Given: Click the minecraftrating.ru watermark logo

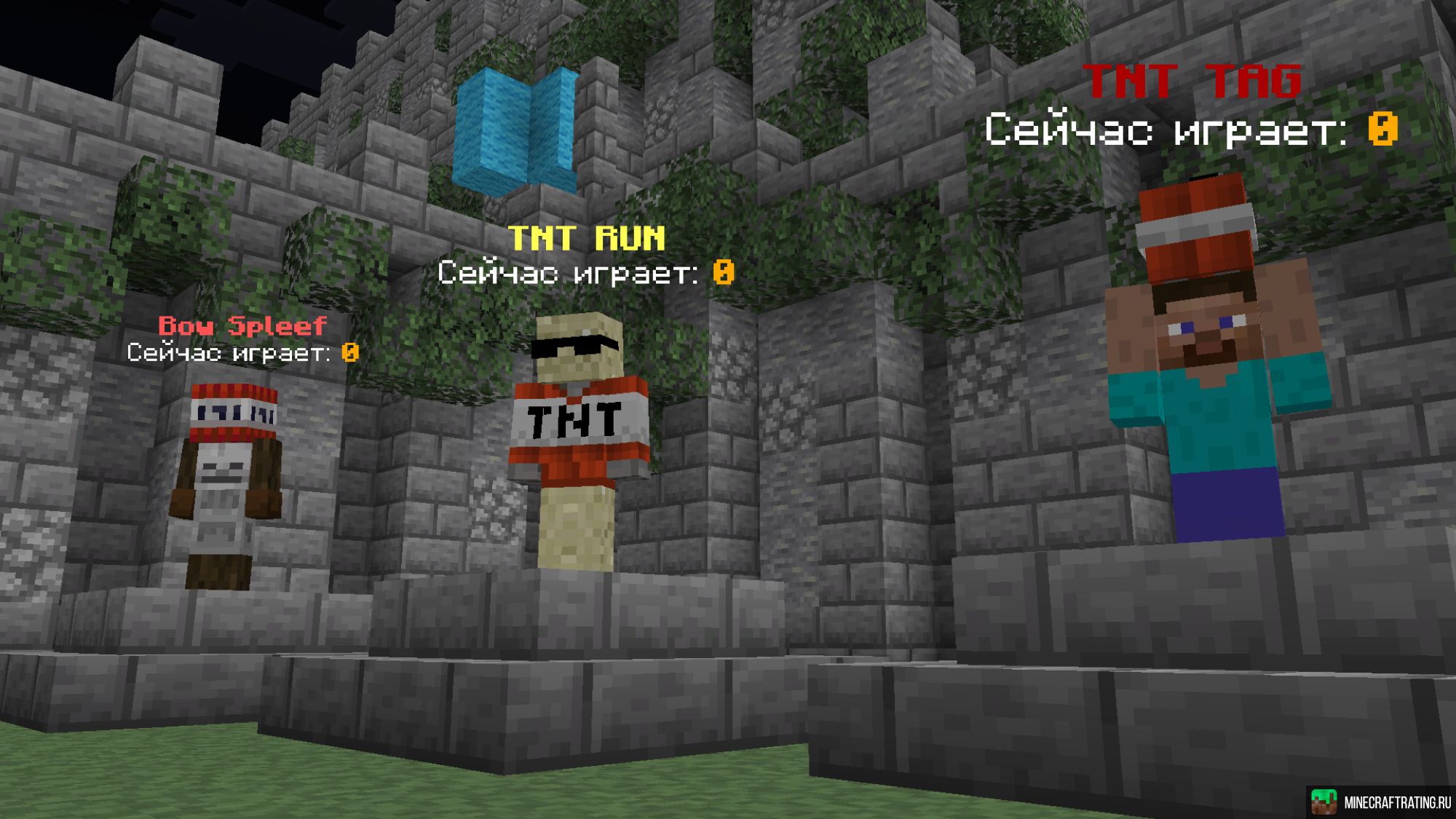Looking at the screenshot, I should click(x=1323, y=802).
